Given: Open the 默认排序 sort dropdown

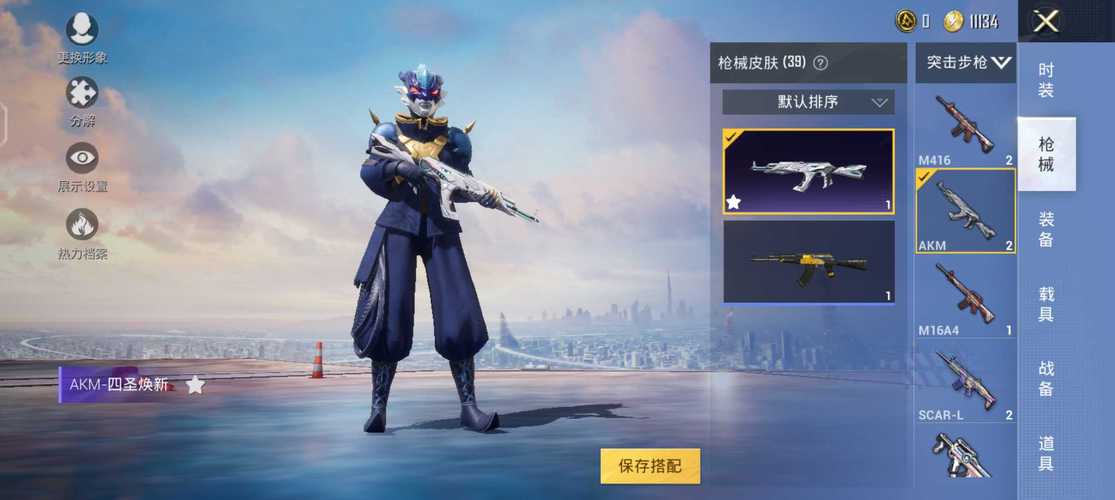Looking at the screenshot, I should [x=808, y=102].
